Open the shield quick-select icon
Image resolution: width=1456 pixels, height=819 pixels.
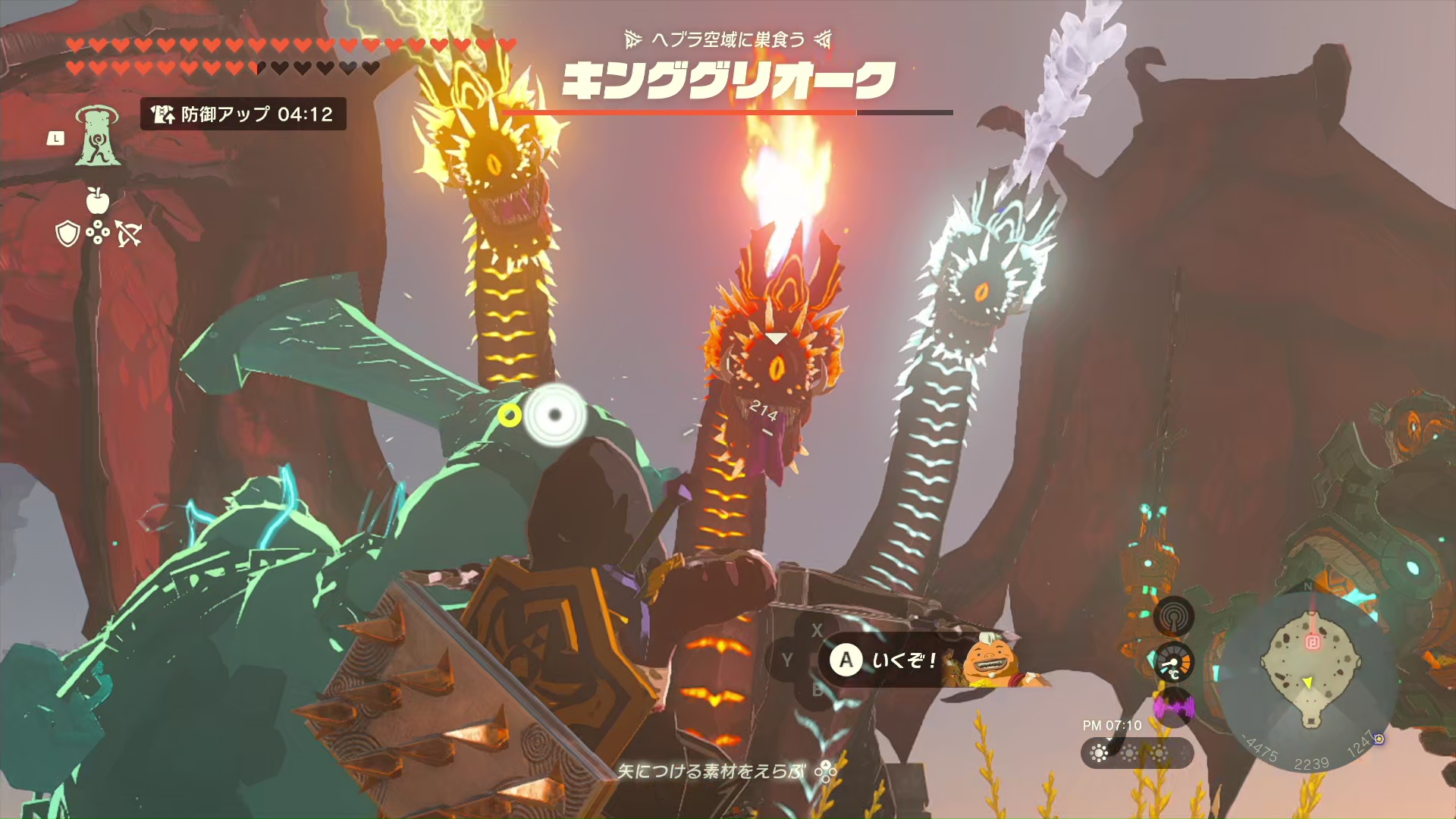tap(68, 234)
